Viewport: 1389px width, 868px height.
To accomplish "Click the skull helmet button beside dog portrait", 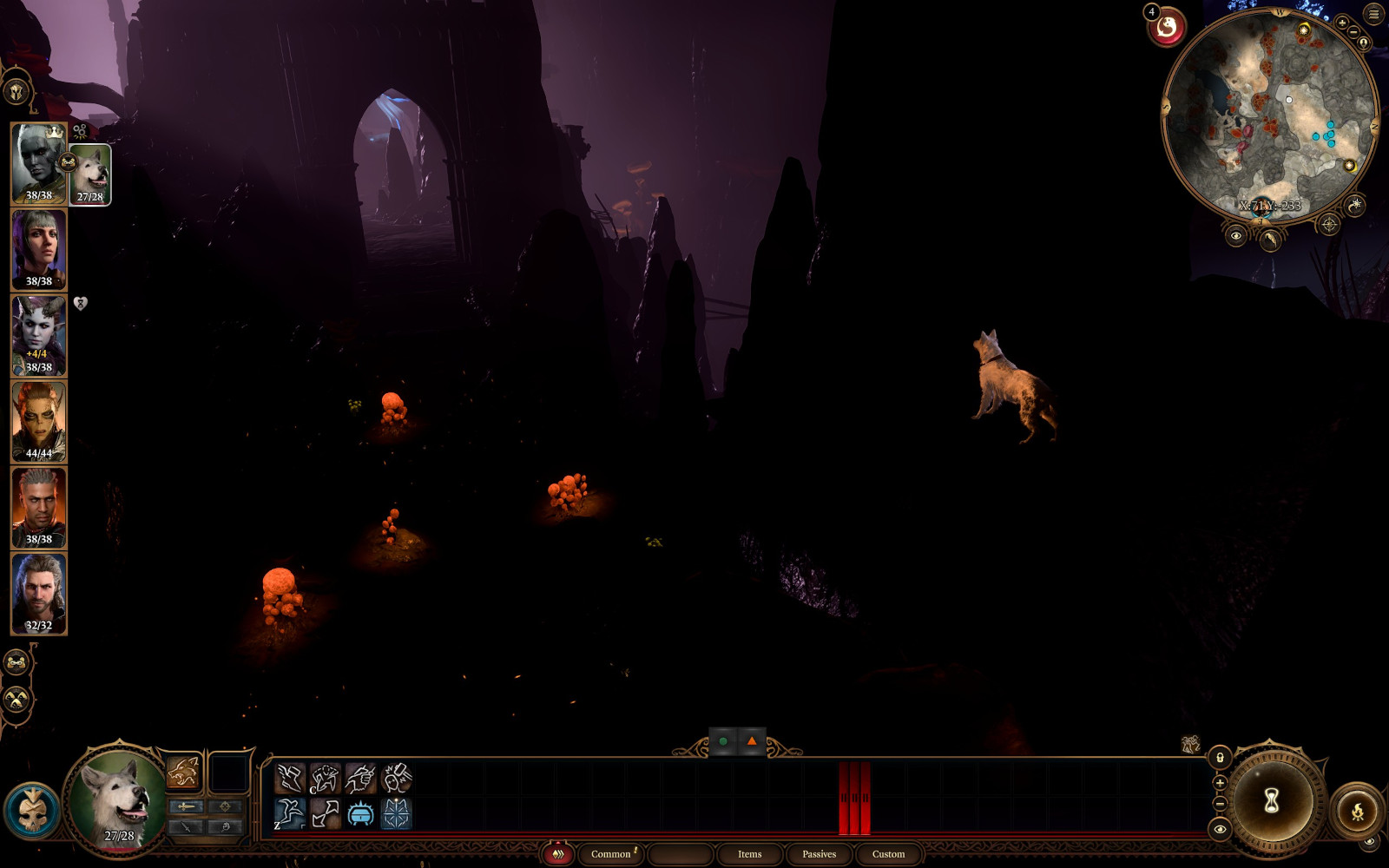I will click(32, 811).
